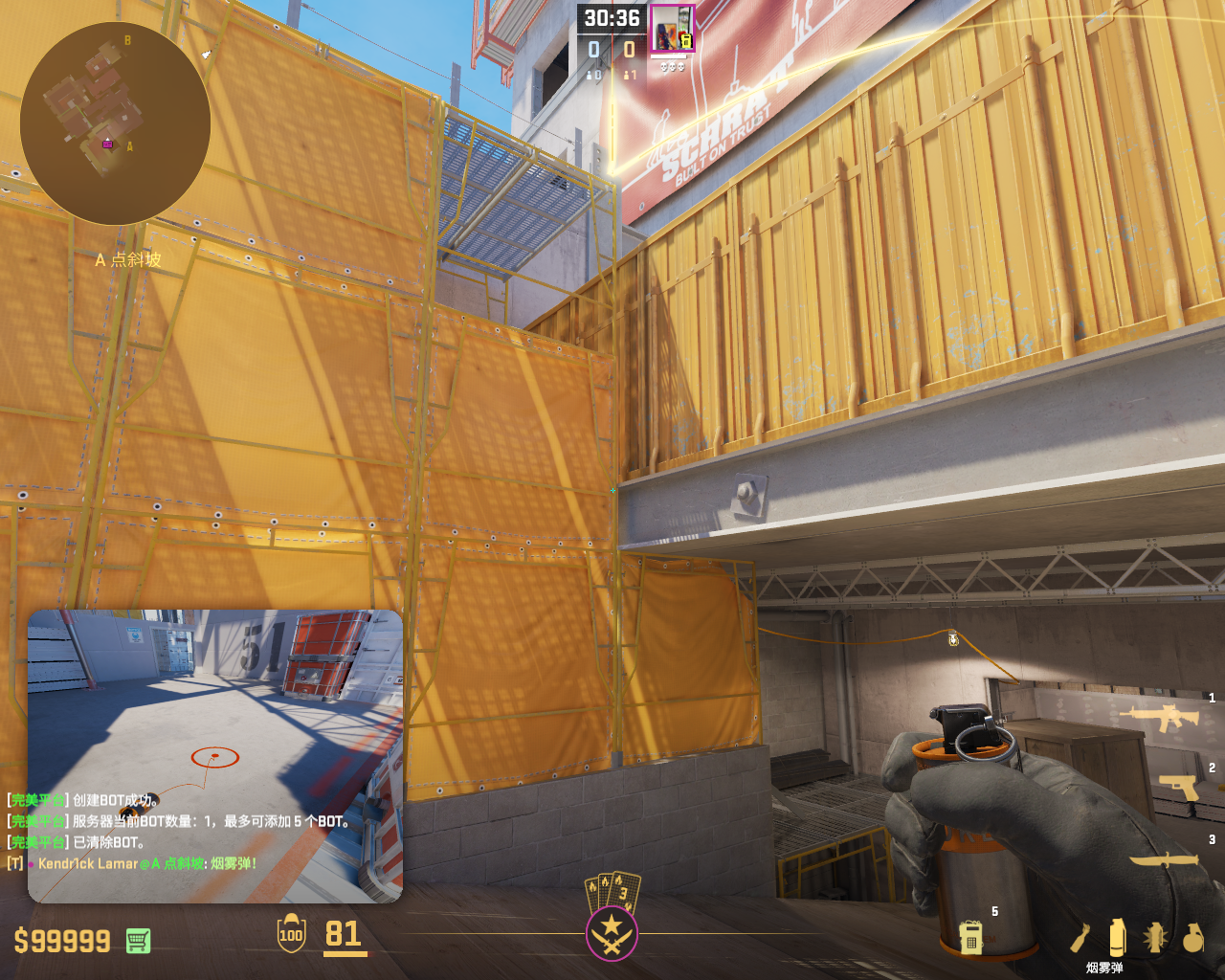Pick the molotov grenade icon

(x=1080, y=938)
